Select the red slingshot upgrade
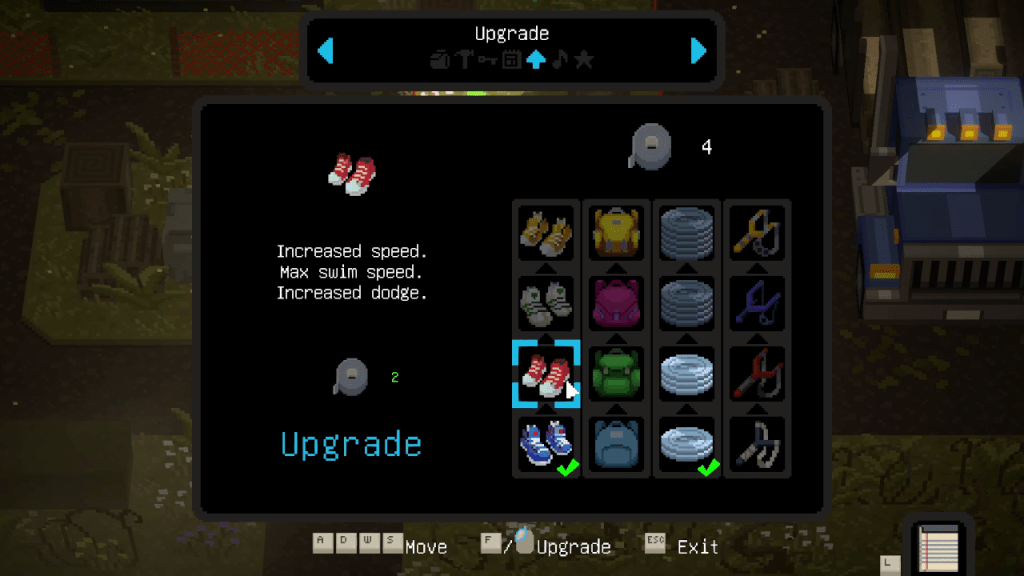The image size is (1024, 576). pyautogui.click(x=756, y=374)
